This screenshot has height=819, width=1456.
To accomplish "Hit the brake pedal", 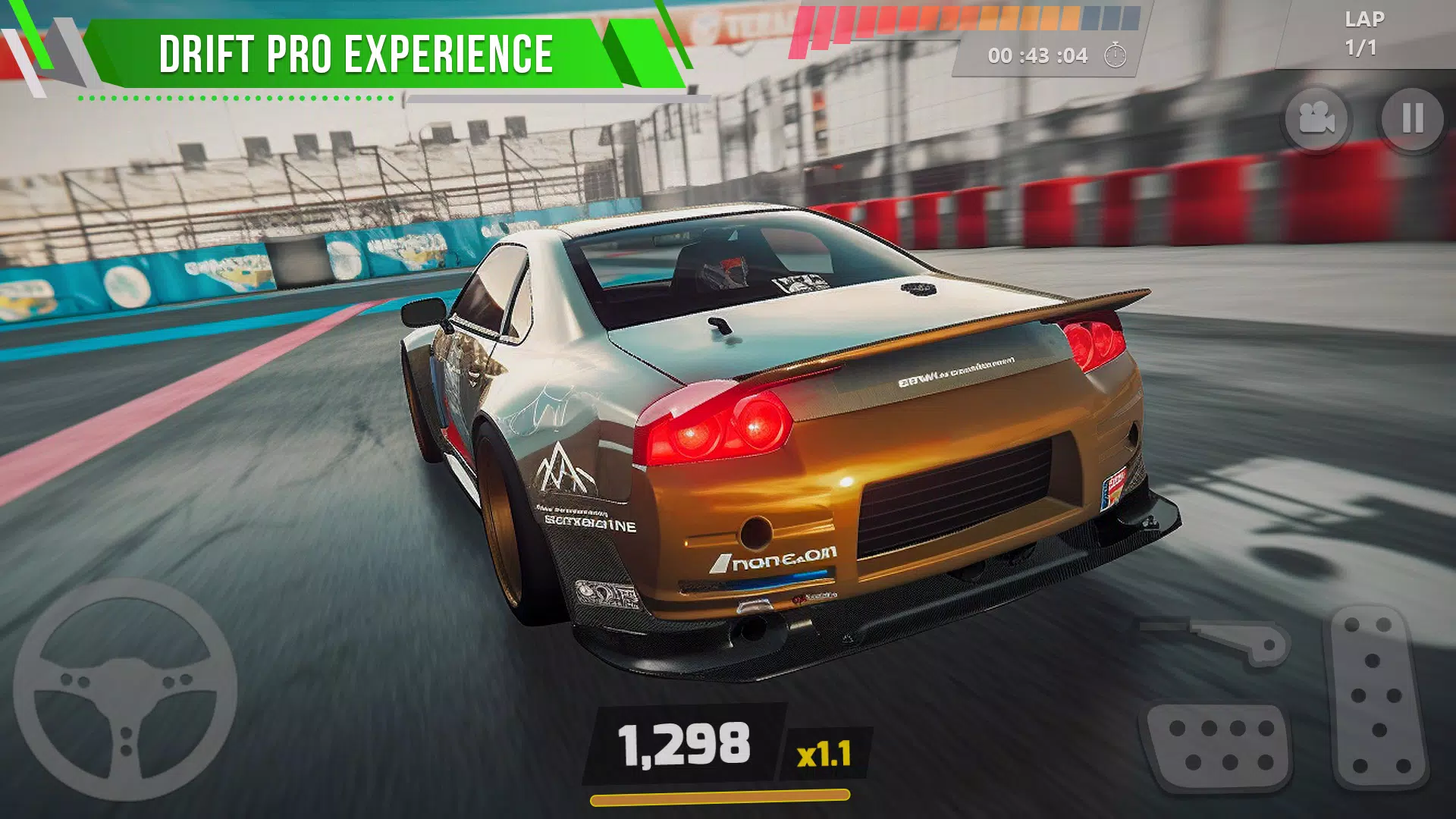I will 1219,746.
